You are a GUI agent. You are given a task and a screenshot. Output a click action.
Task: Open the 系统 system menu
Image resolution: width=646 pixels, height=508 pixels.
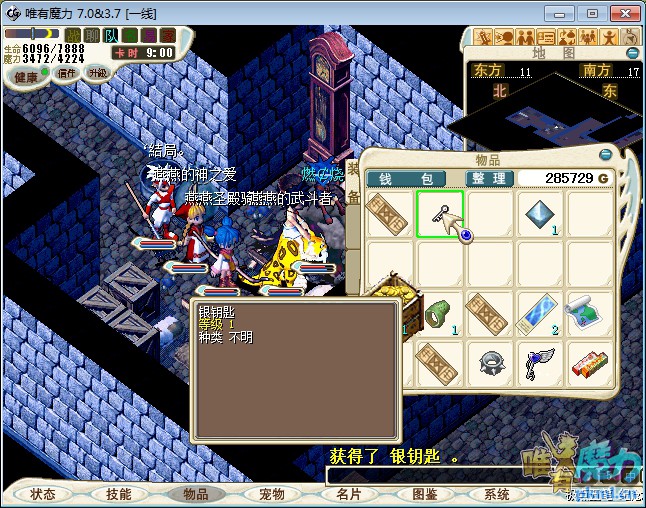497,494
